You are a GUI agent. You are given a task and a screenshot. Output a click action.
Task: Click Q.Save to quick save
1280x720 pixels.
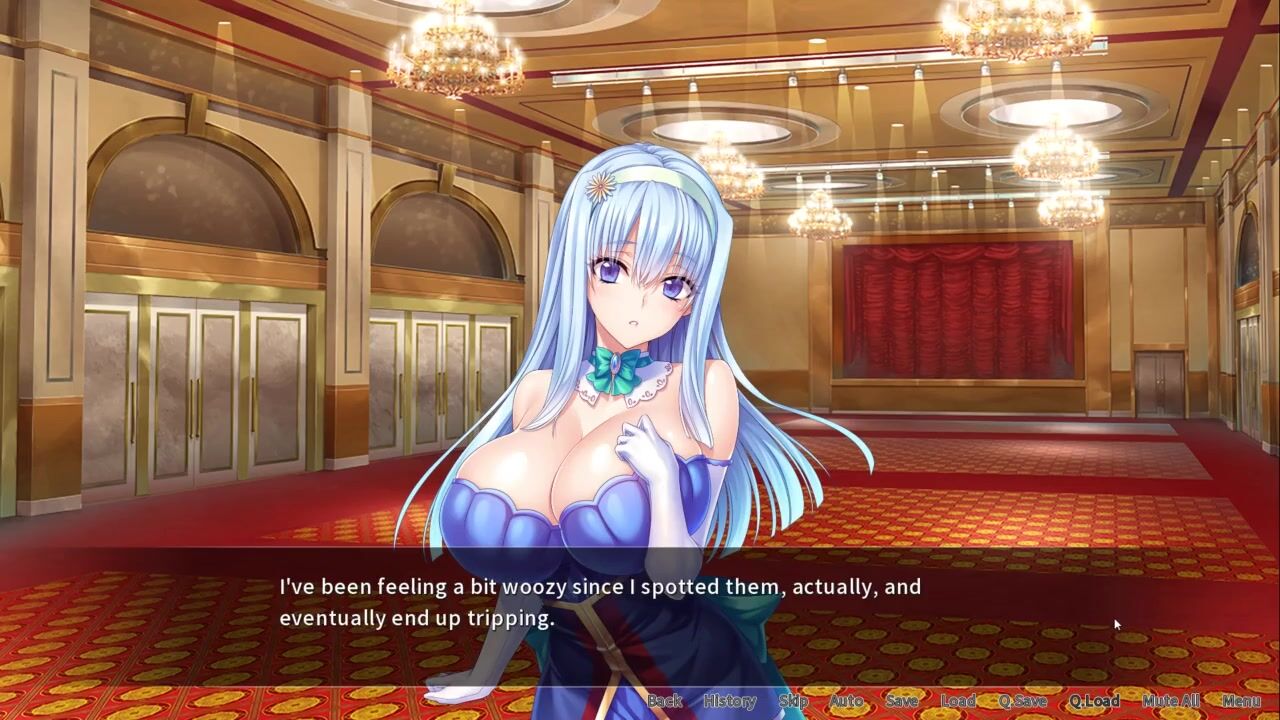pyautogui.click(x=1022, y=701)
